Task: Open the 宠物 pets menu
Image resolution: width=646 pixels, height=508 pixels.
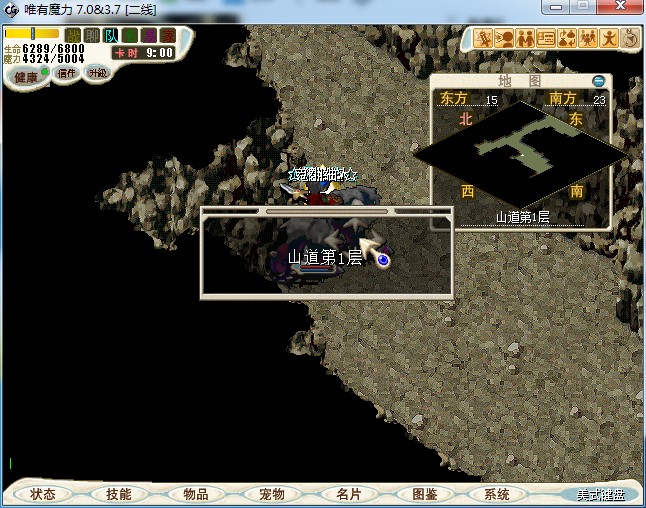Action: tap(271, 494)
